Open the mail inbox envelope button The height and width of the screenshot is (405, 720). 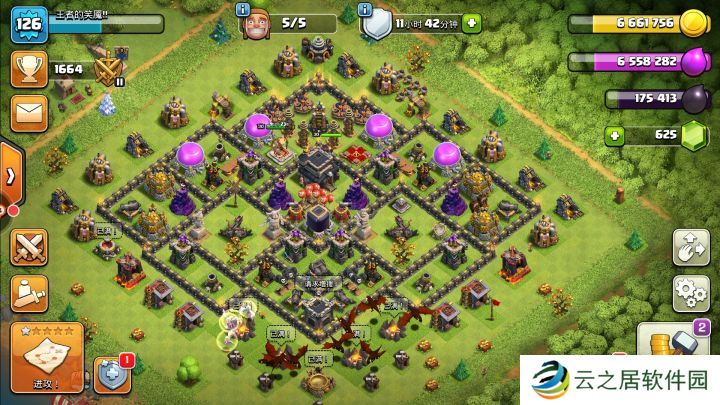click(28, 111)
